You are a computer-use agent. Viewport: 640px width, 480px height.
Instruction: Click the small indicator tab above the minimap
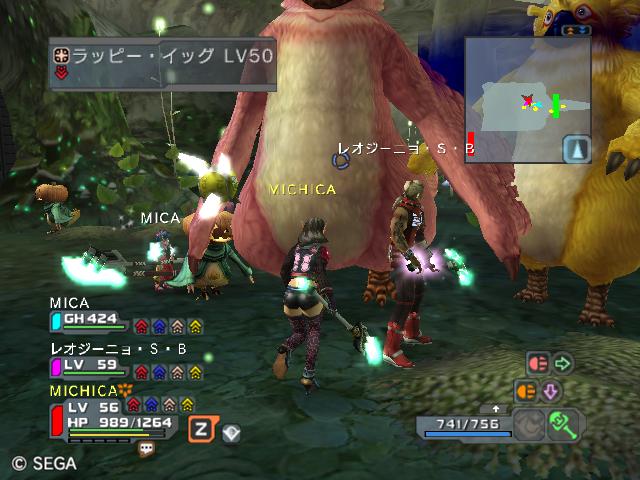point(575,31)
